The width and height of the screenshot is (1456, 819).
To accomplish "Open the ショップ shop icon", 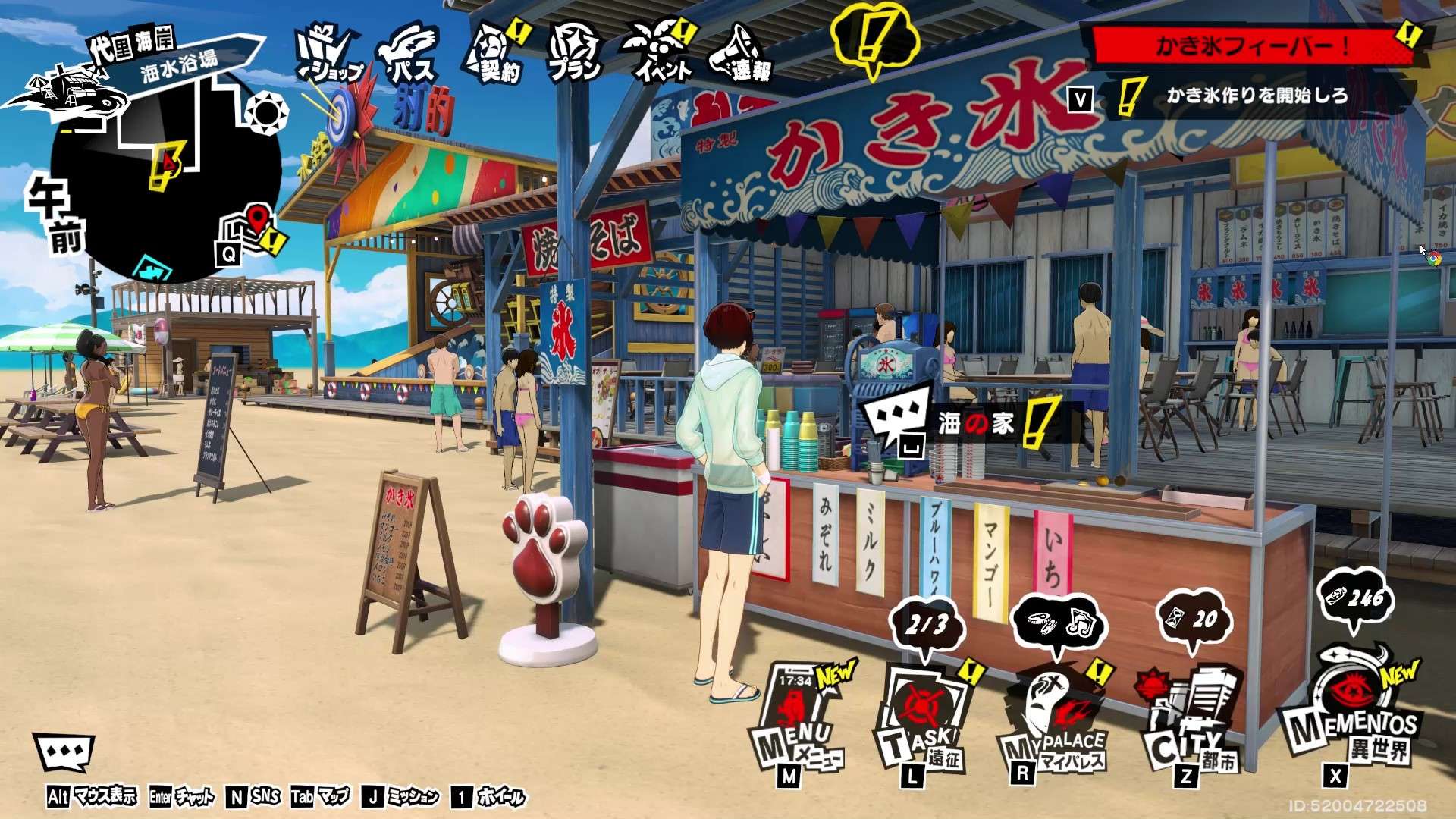I will [329, 55].
